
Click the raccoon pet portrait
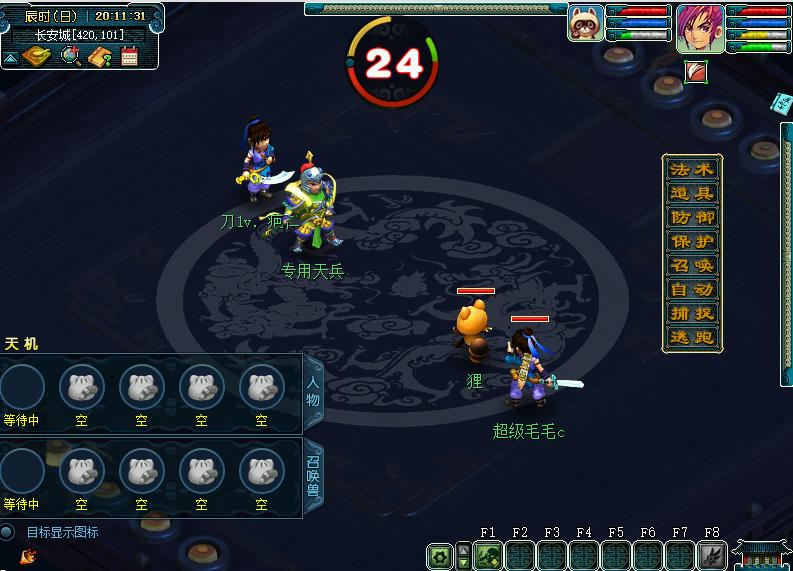coord(585,23)
